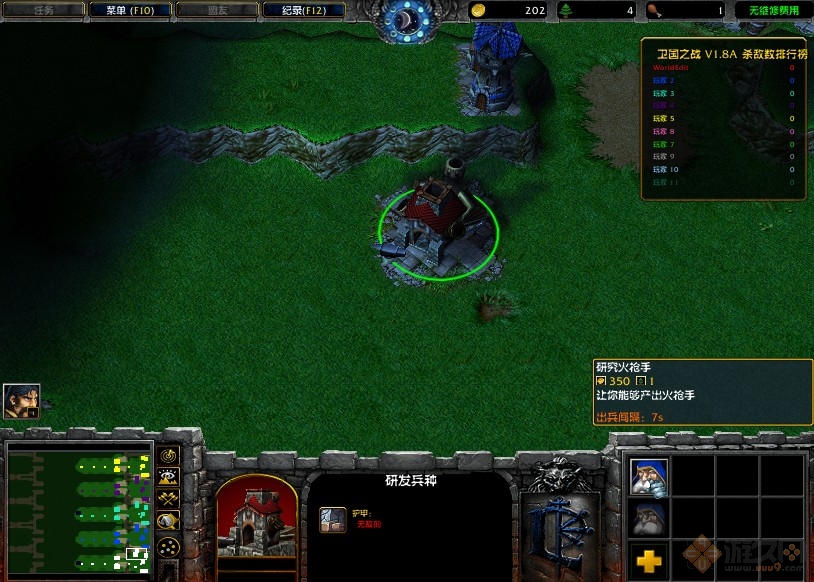Select the hero portrait icon
The width and height of the screenshot is (814, 582).
pyautogui.click(x=21, y=400)
